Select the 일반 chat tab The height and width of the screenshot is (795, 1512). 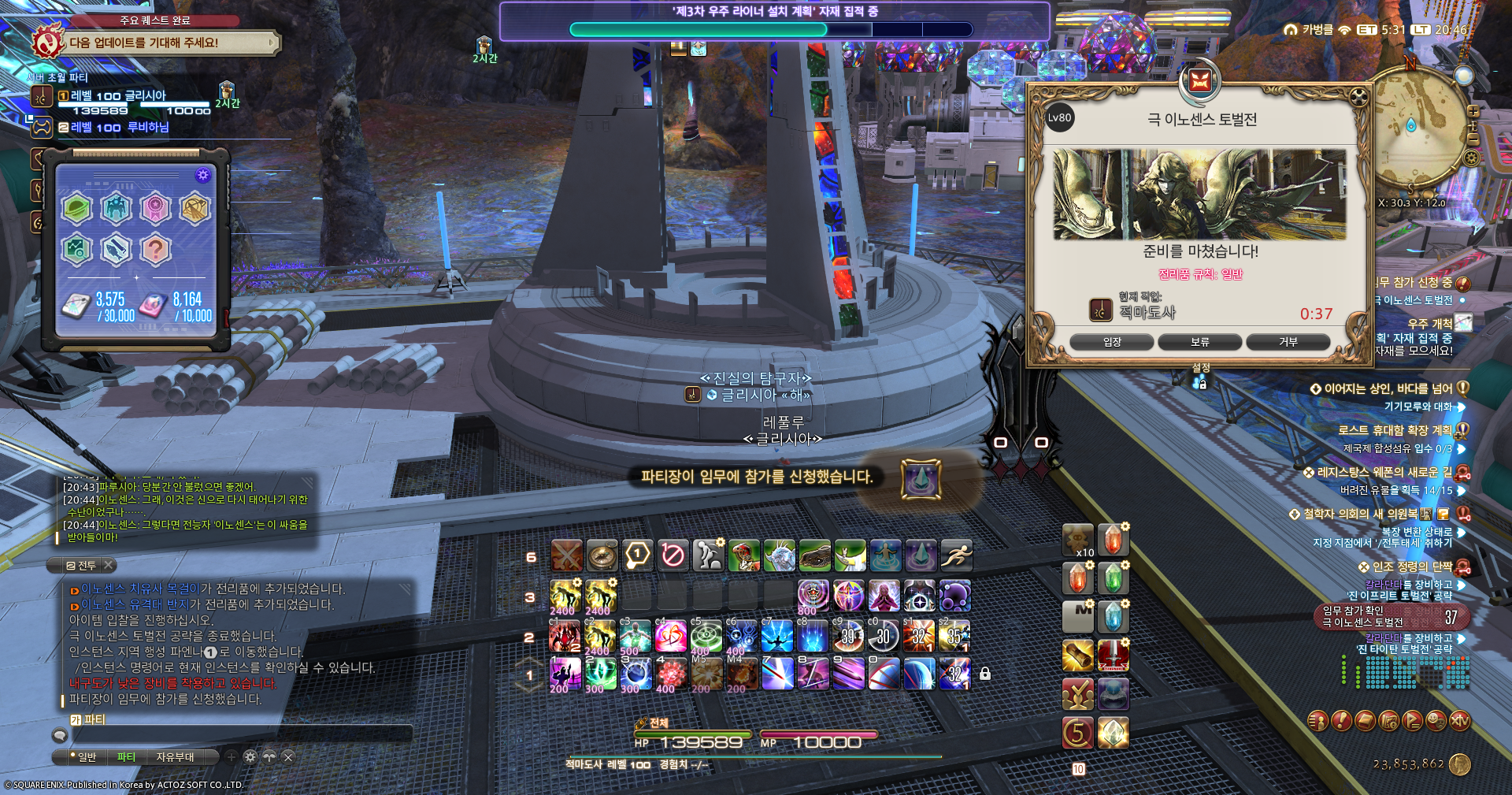click(x=85, y=757)
